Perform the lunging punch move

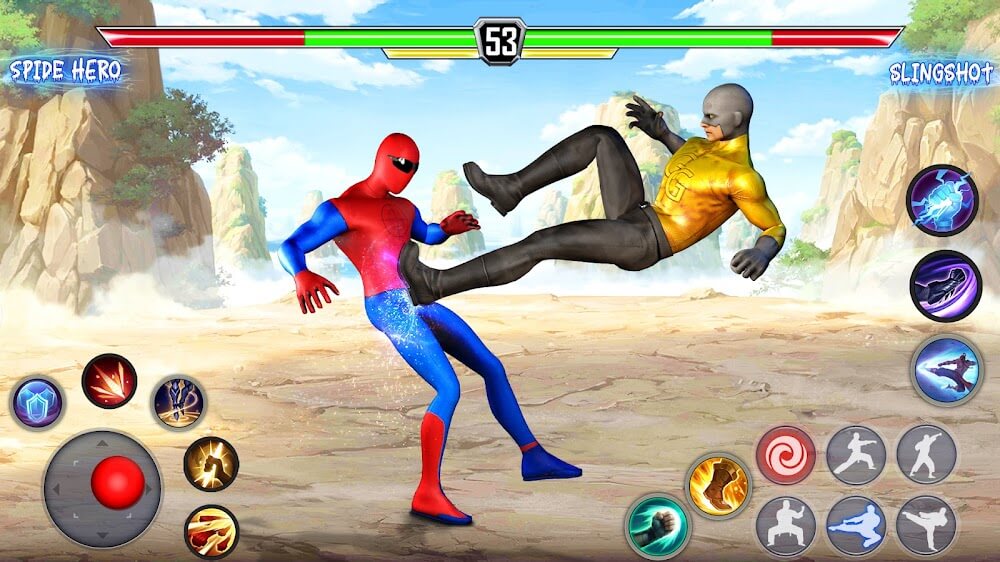pyautogui.click(x=855, y=455)
